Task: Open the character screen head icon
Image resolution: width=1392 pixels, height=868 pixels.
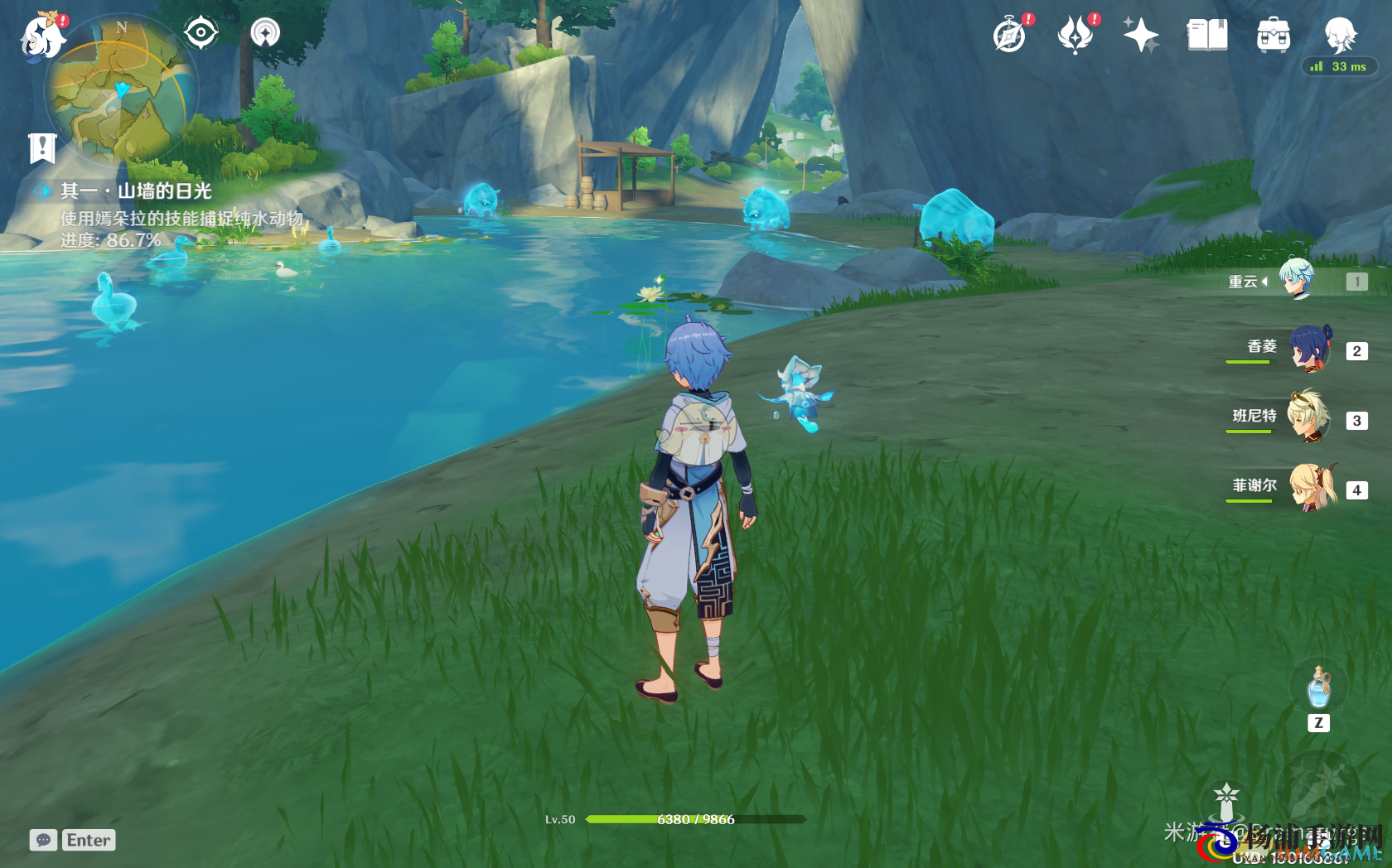Action: coord(1339,36)
